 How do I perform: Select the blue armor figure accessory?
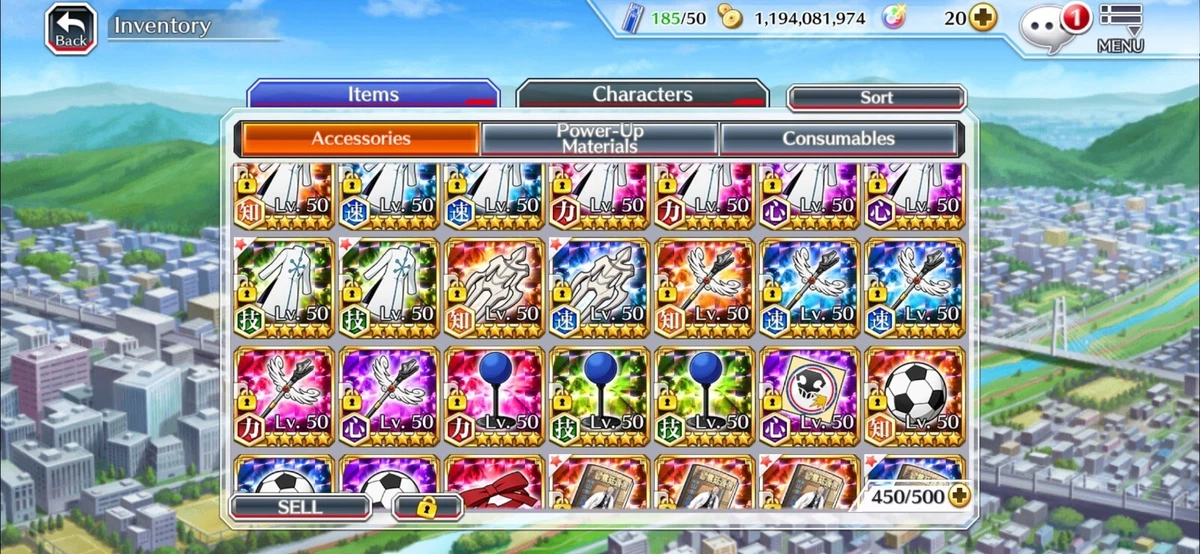(x=600, y=287)
